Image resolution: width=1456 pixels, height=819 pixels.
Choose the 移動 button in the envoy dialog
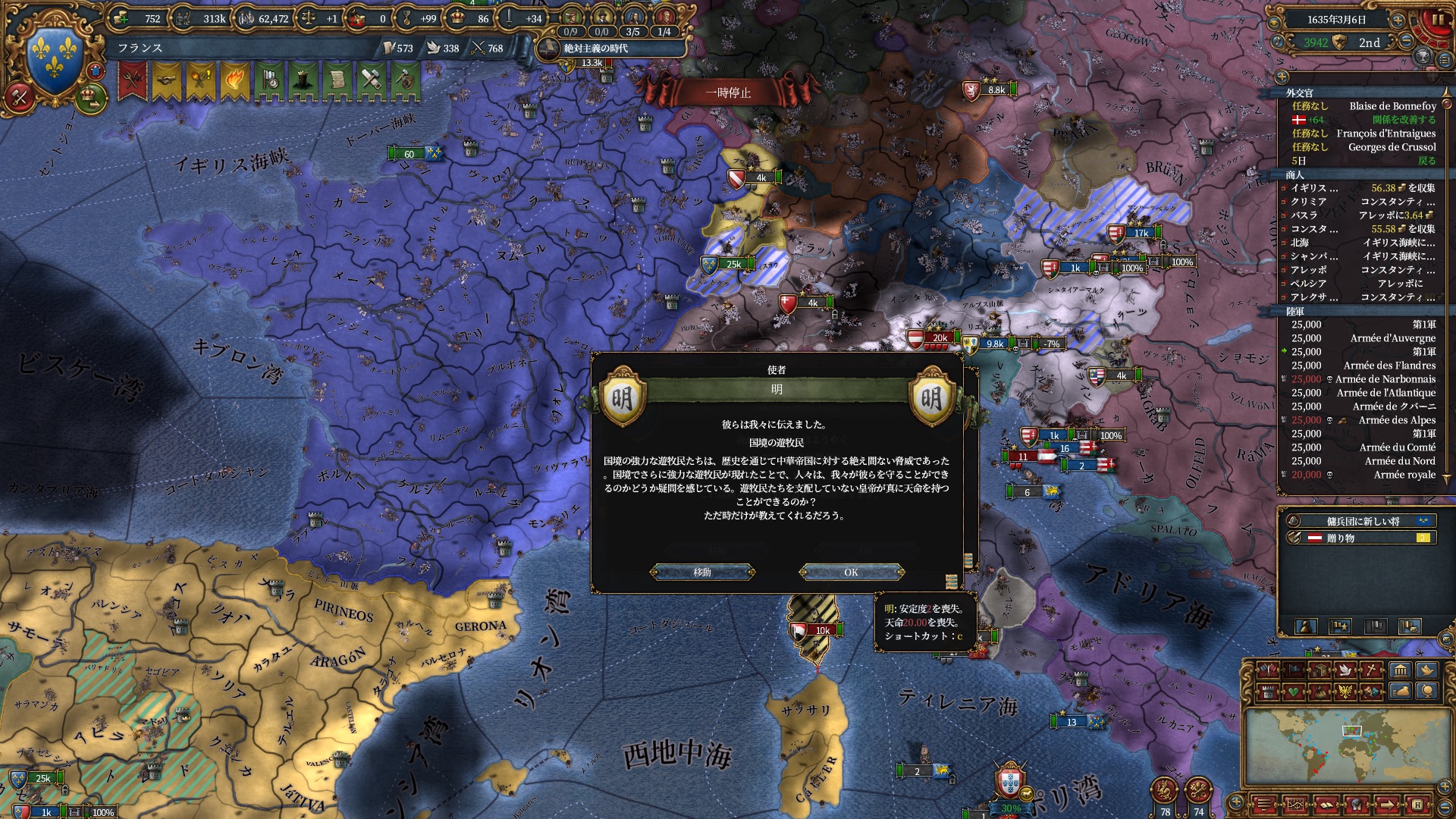tap(702, 572)
